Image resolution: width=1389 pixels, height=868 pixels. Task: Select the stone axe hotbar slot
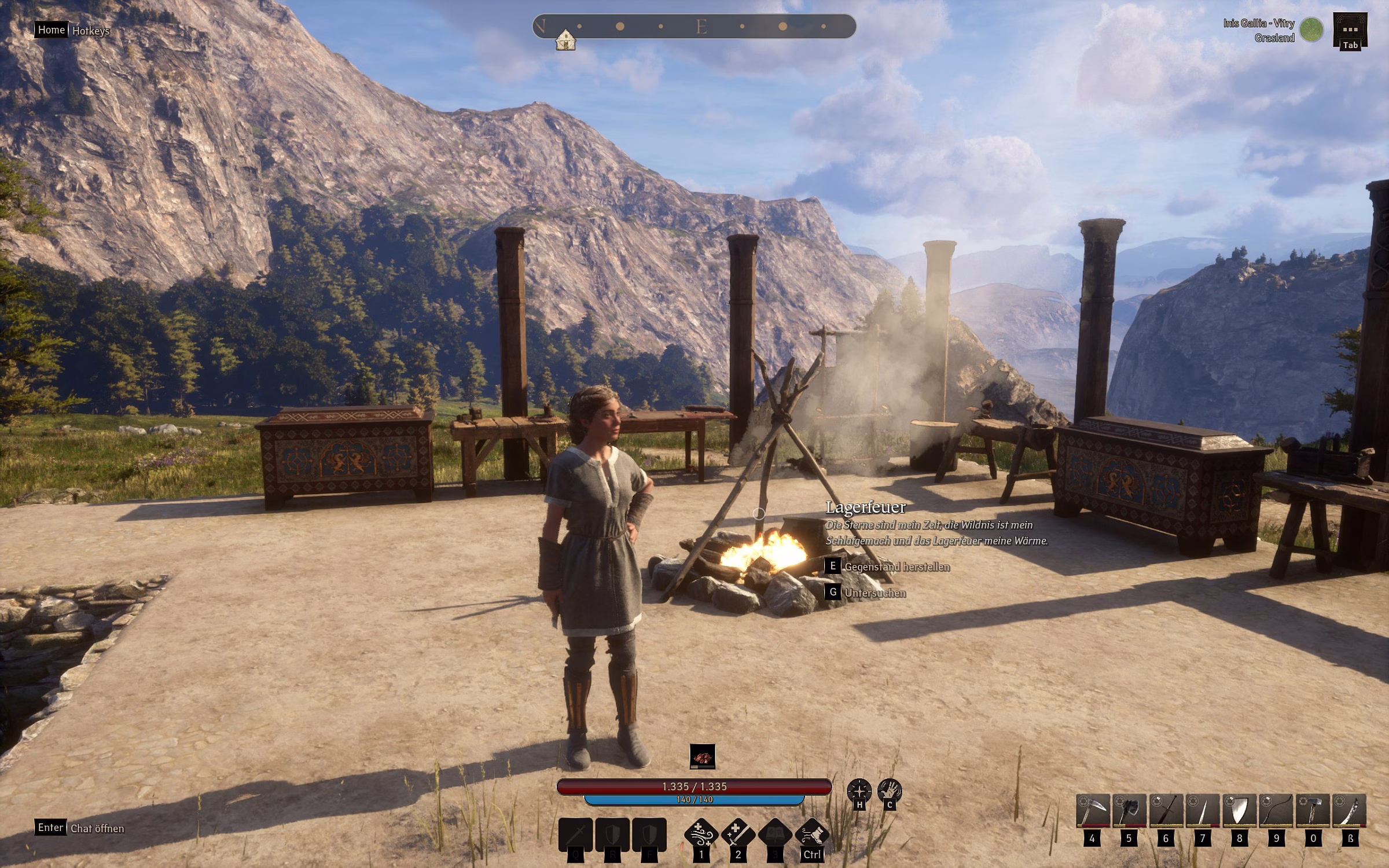1129,811
